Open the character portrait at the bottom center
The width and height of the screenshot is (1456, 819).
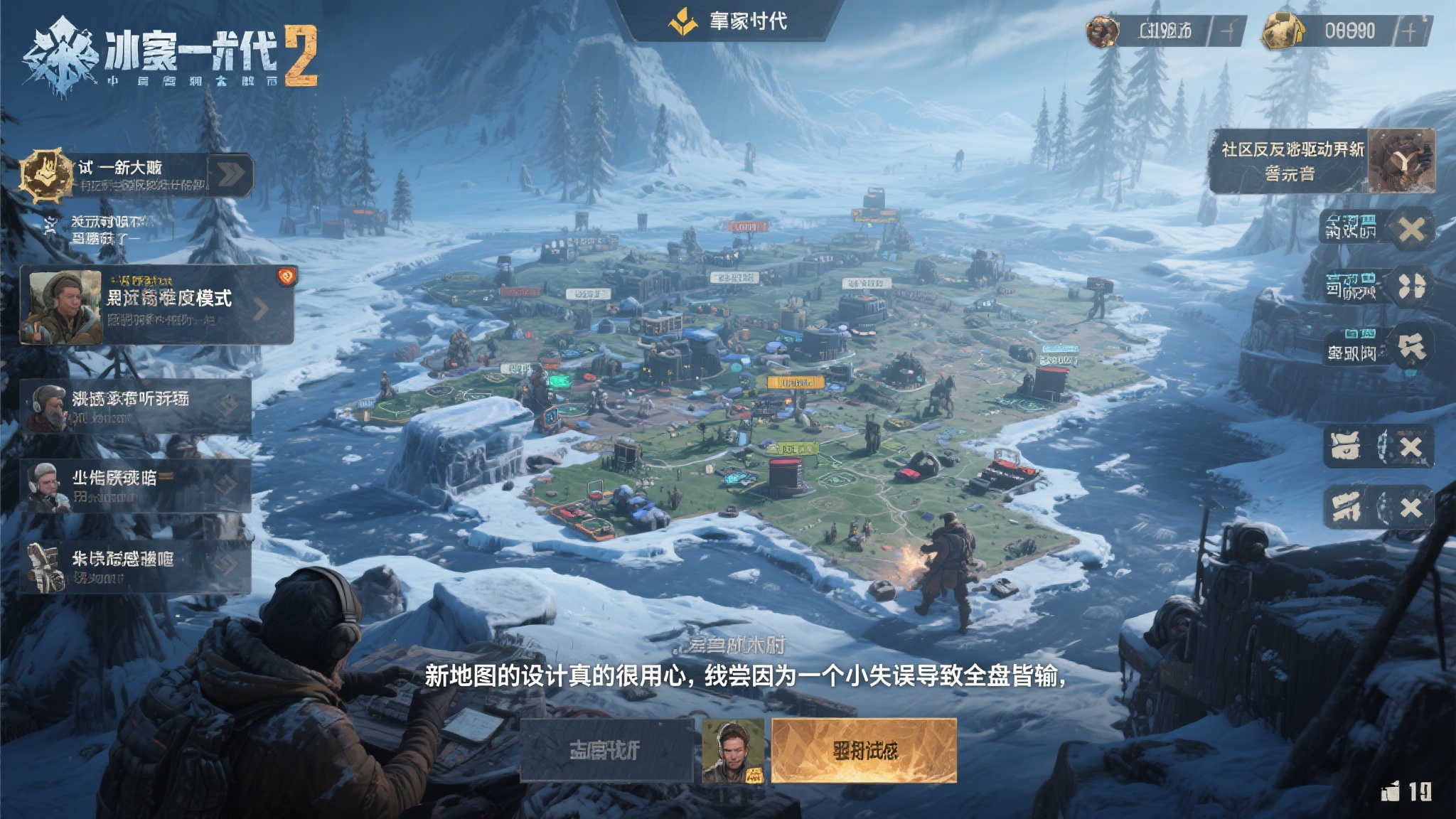pyautogui.click(x=732, y=750)
